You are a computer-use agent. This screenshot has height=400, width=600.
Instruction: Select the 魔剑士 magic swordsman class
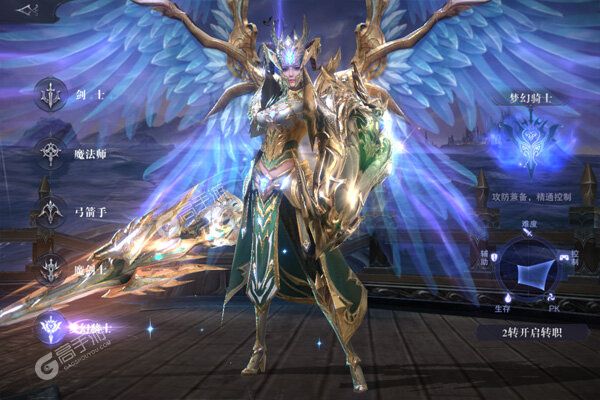pos(50,268)
